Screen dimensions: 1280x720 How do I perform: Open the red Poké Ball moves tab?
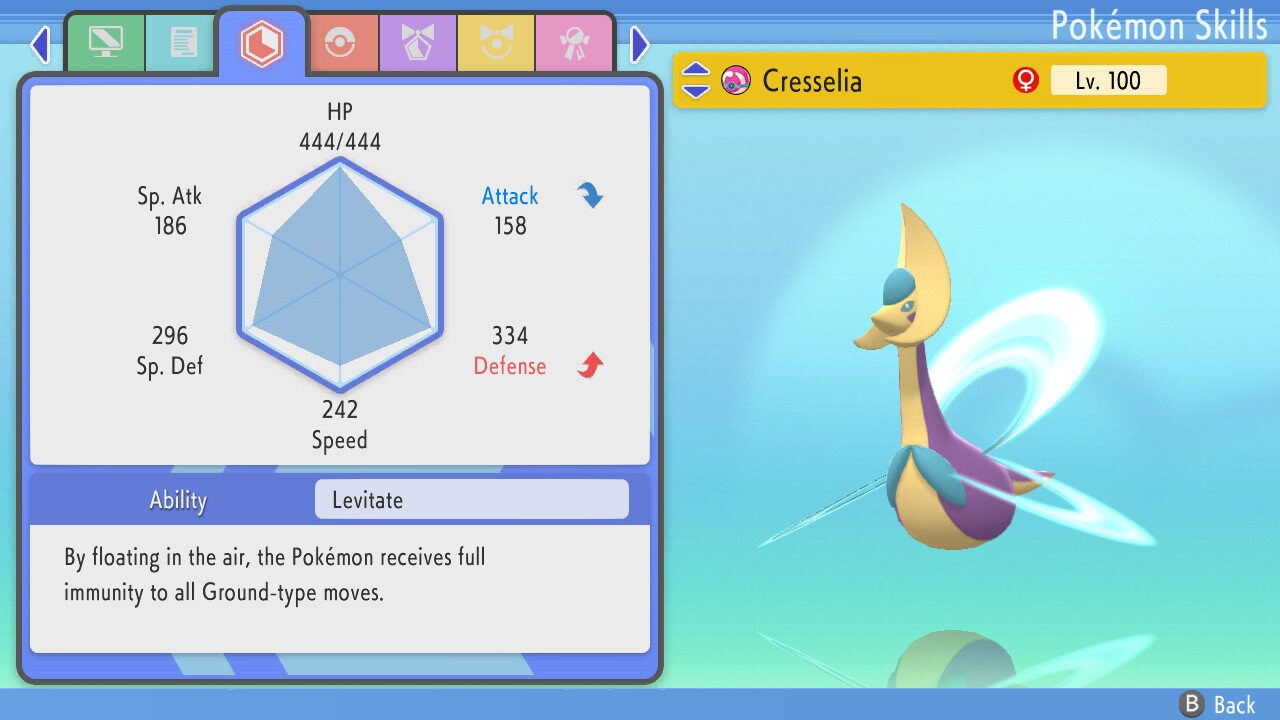click(x=340, y=45)
